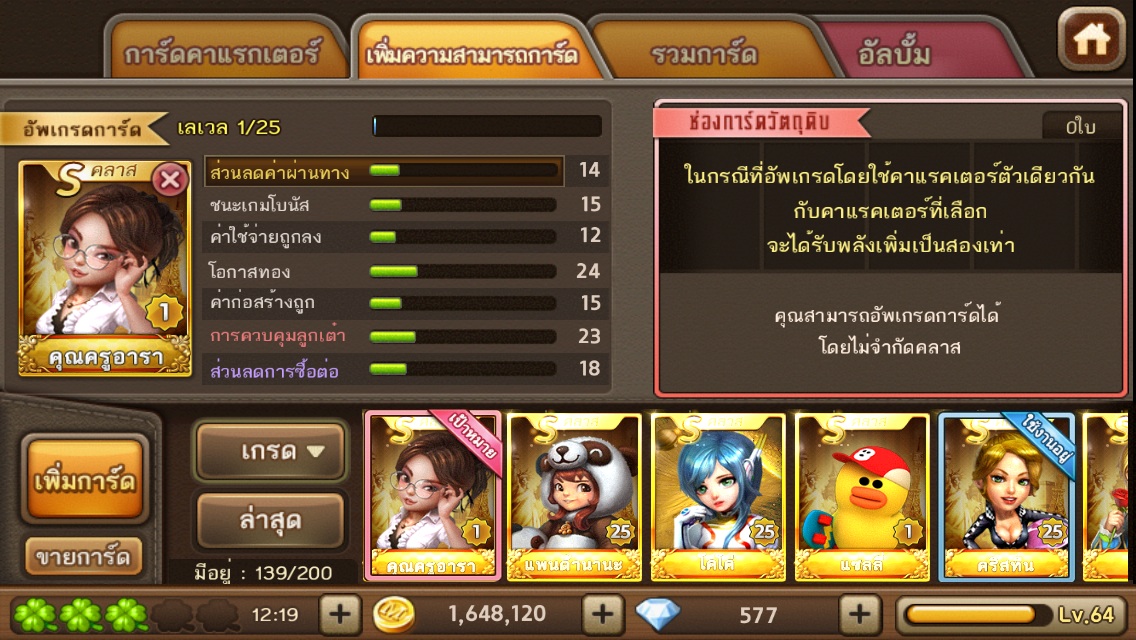This screenshot has height=640, width=1136.
Task: Select the panda costume girl card
Action: (574, 495)
